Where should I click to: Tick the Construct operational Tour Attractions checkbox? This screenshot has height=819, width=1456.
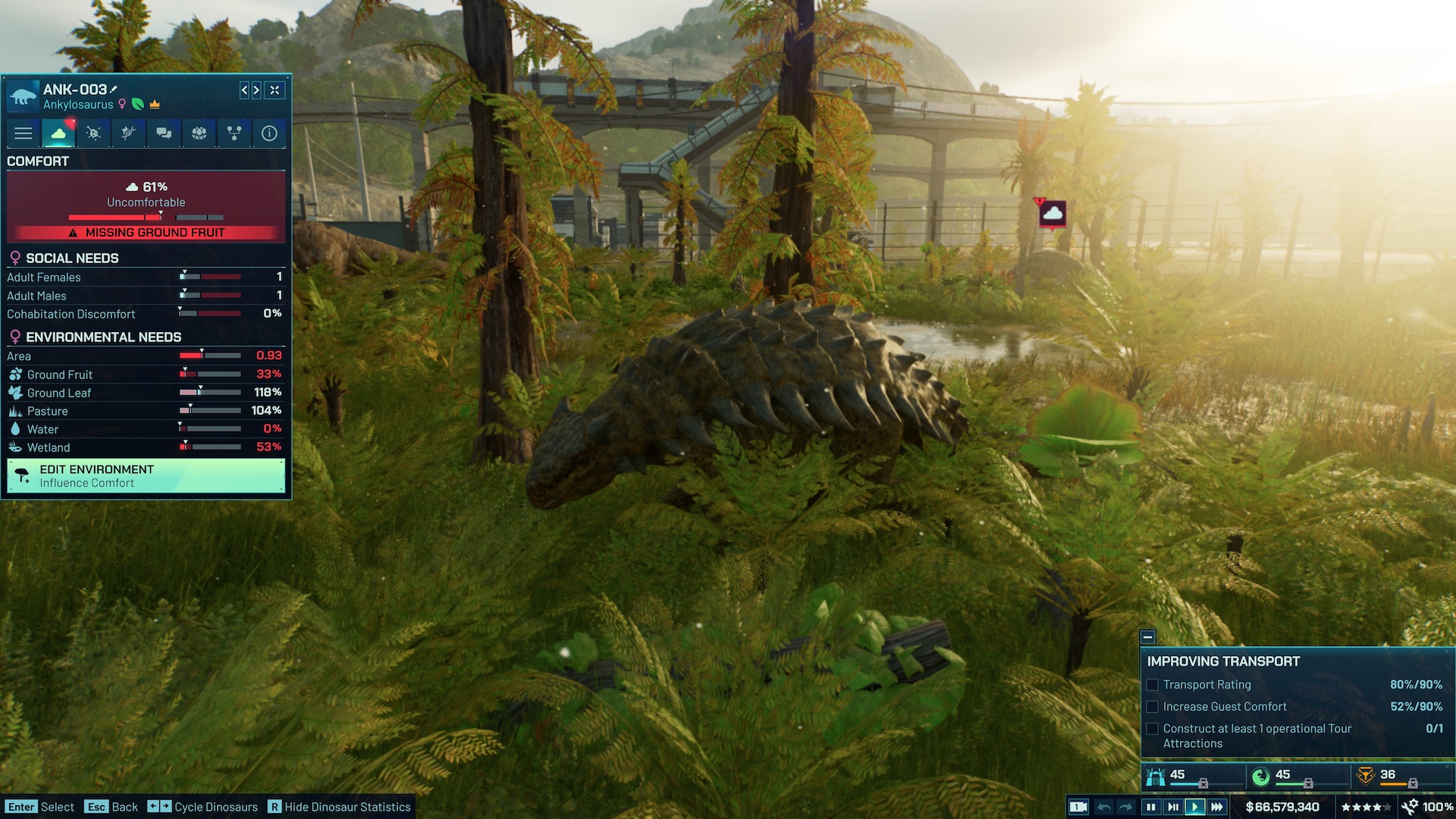pyautogui.click(x=1153, y=729)
